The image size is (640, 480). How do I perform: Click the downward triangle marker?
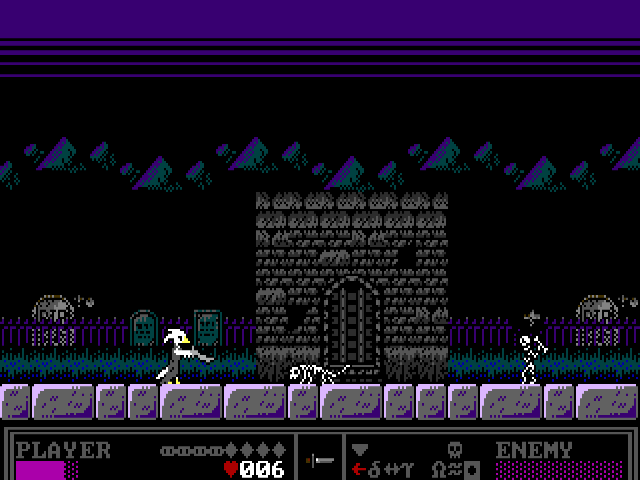point(360,449)
